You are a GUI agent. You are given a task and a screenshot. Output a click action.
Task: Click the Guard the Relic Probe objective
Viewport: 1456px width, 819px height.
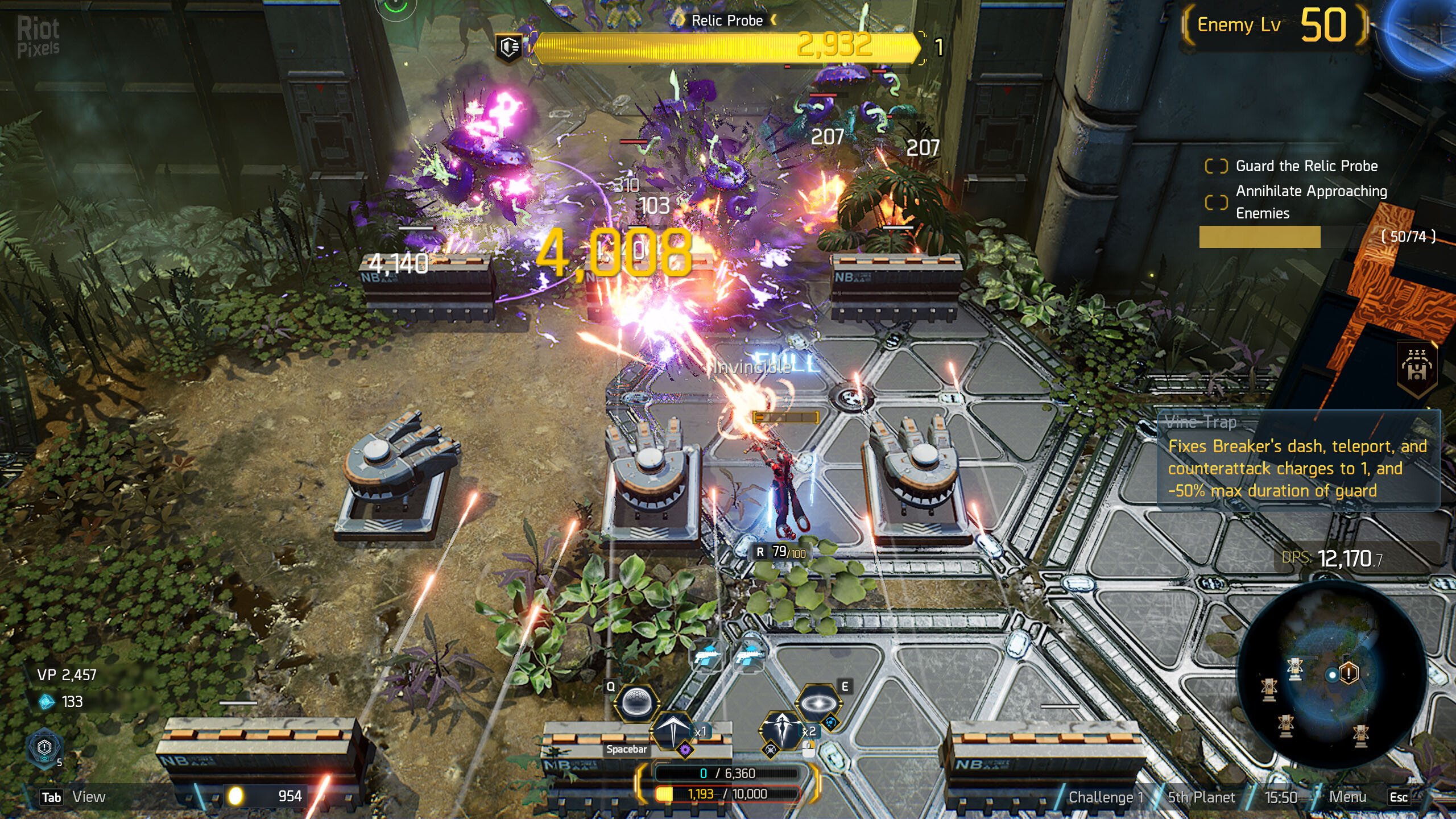pyautogui.click(x=1306, y=166)
